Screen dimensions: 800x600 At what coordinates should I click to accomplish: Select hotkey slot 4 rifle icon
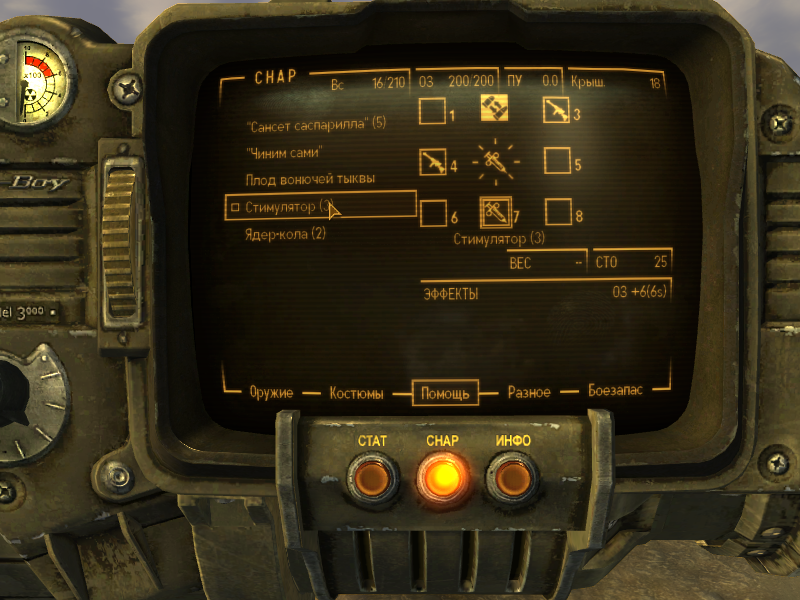[x=433, y=160]
